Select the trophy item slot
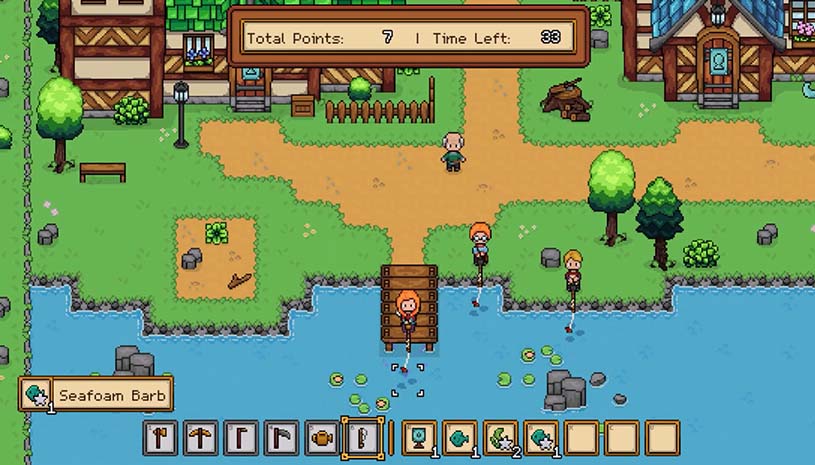Screen dimensions: 815x465 coord(419,438)
